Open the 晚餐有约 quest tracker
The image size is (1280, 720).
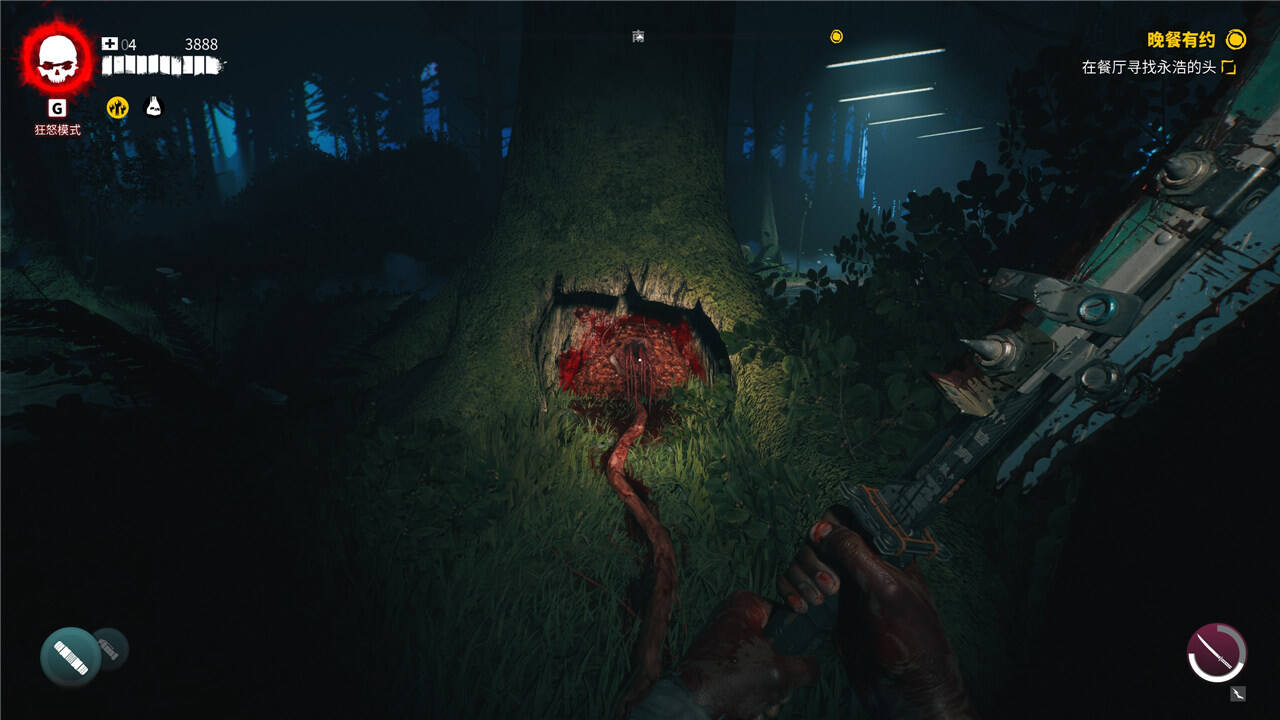click(1181, 40)
